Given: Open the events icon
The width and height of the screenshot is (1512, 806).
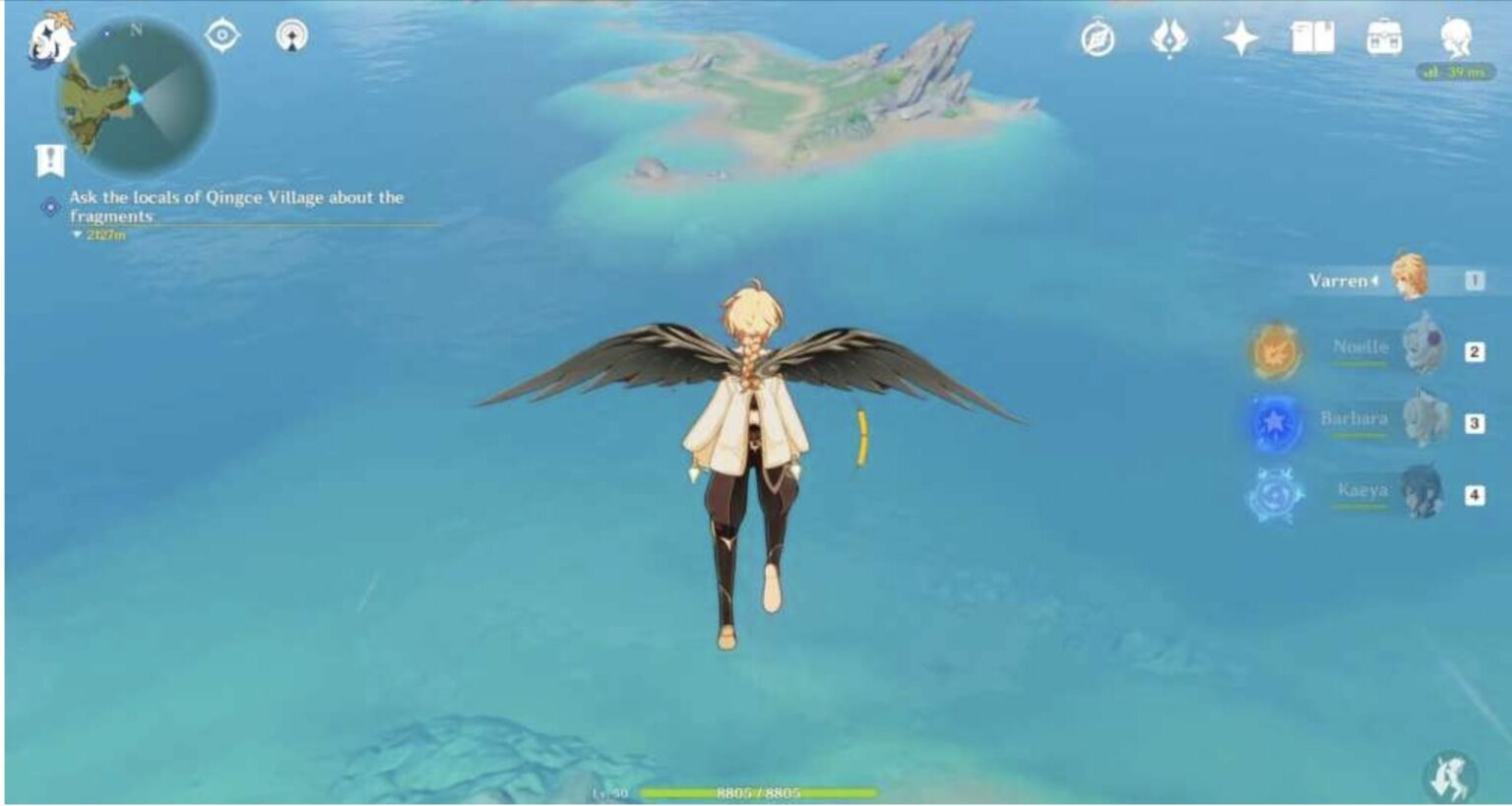Looking at the screenshot, I should pyautogui.click(x=1168, y=39).
